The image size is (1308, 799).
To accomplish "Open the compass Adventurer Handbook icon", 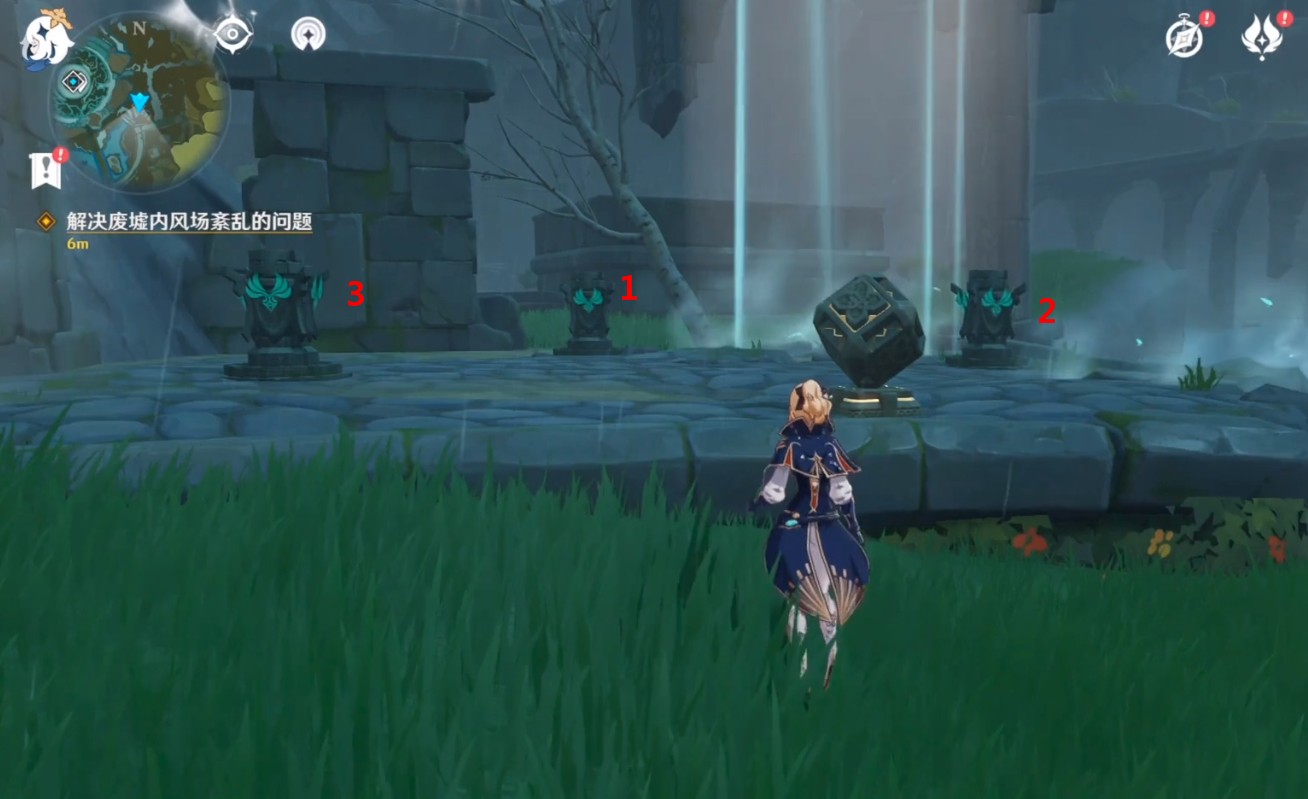I will pos(1186,38).
